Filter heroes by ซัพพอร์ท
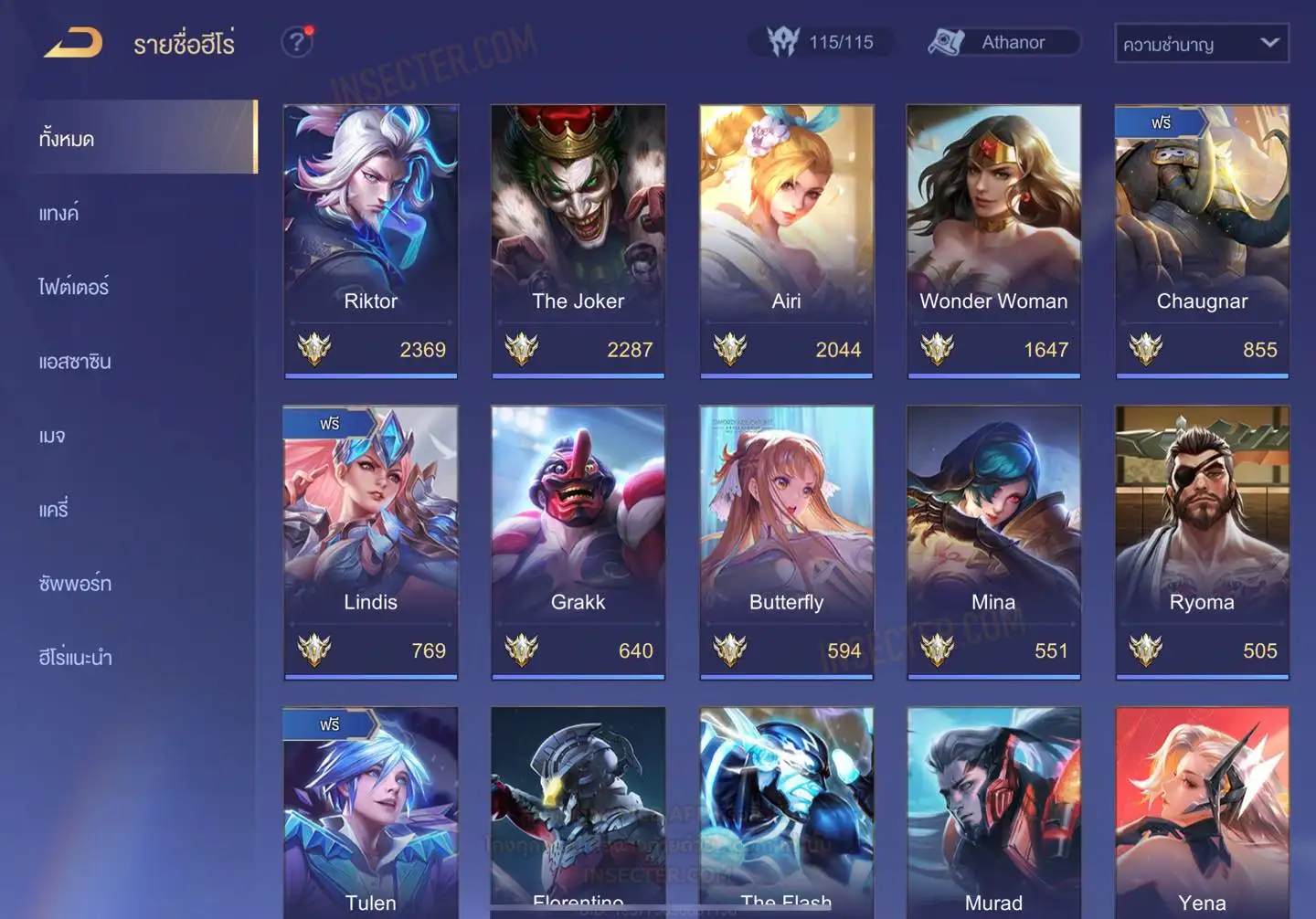 75,584
